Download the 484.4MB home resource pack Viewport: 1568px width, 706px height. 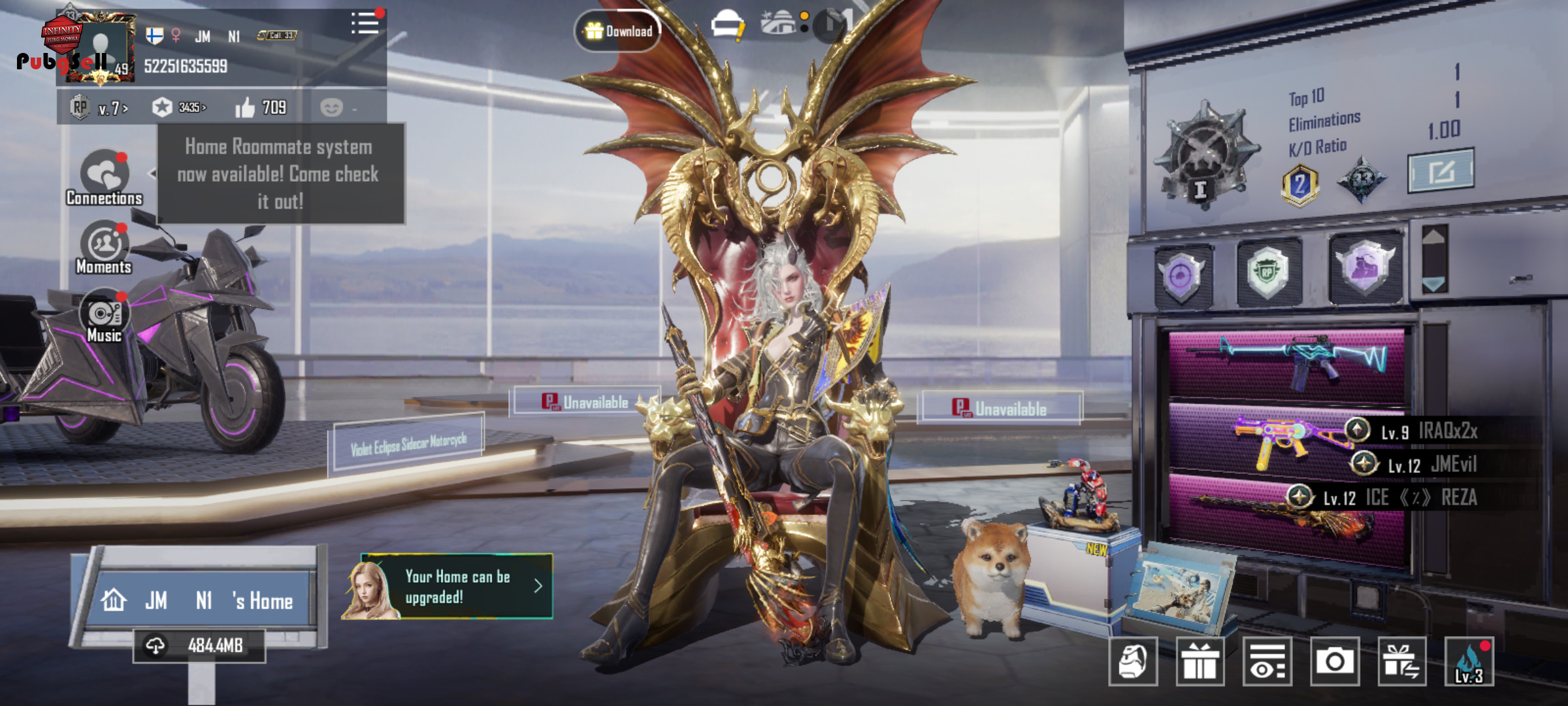[x=199, y=646]
